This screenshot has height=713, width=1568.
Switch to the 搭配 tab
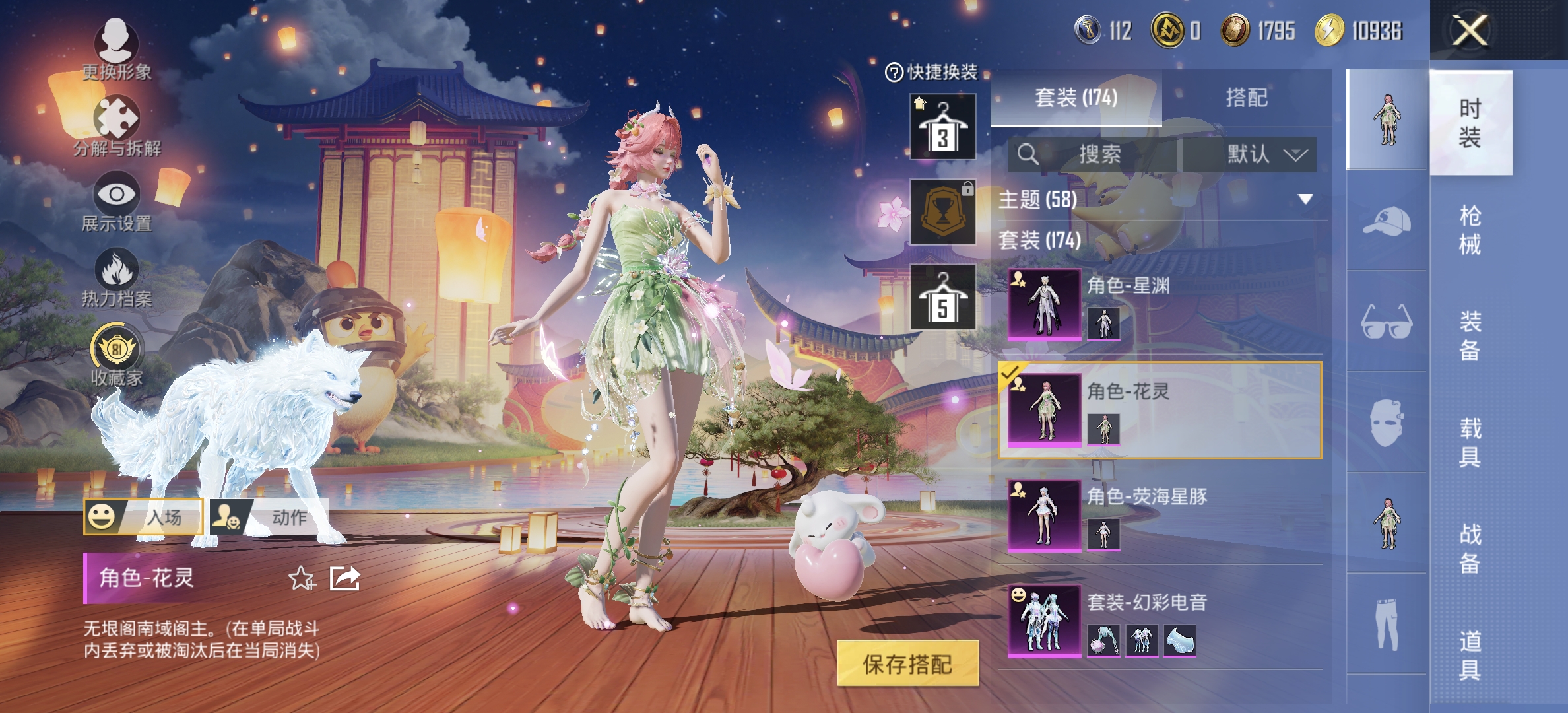1246,98
